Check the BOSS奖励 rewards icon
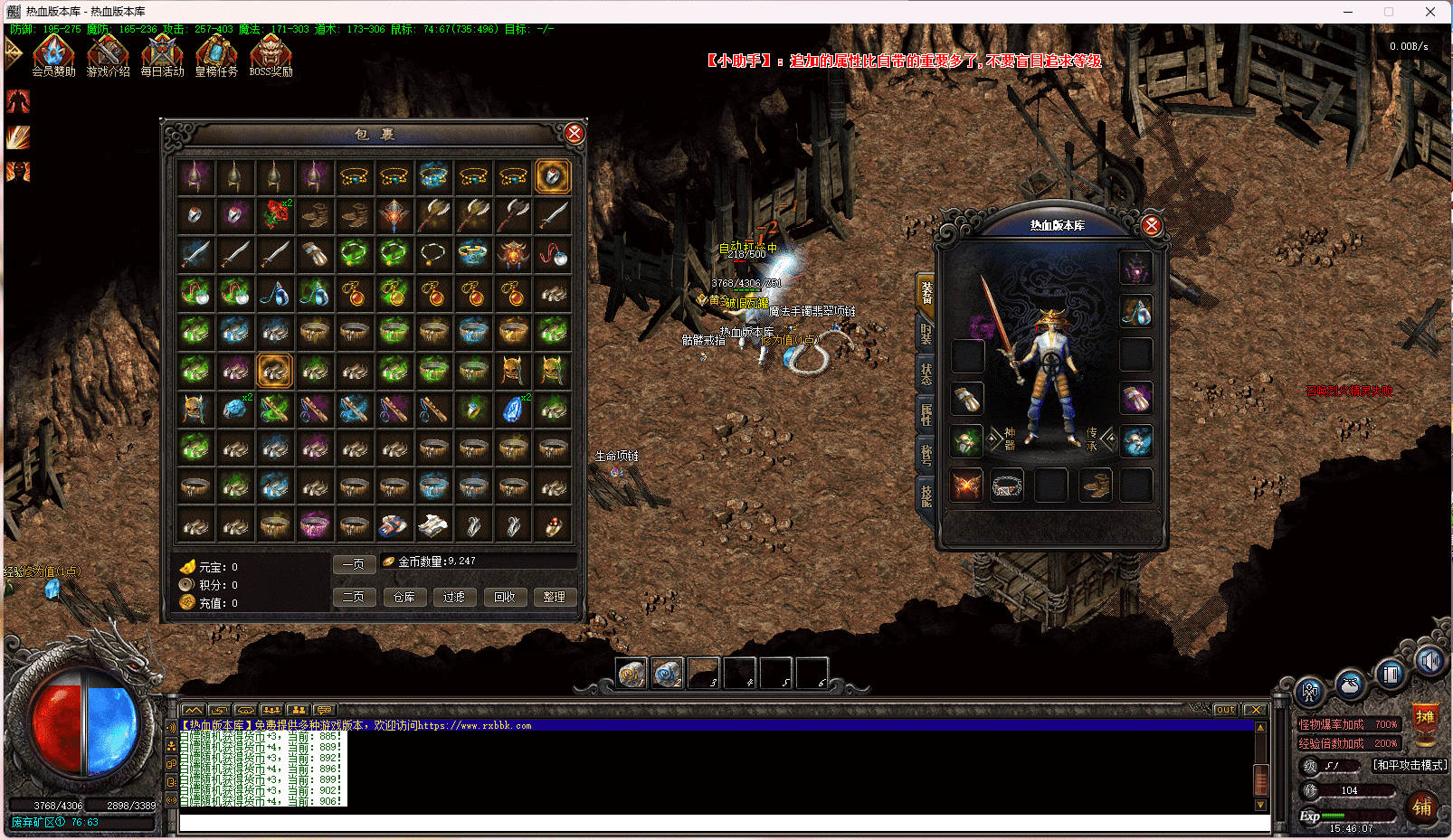Viewport: 1453px width, 840px height. click(271, 54)
